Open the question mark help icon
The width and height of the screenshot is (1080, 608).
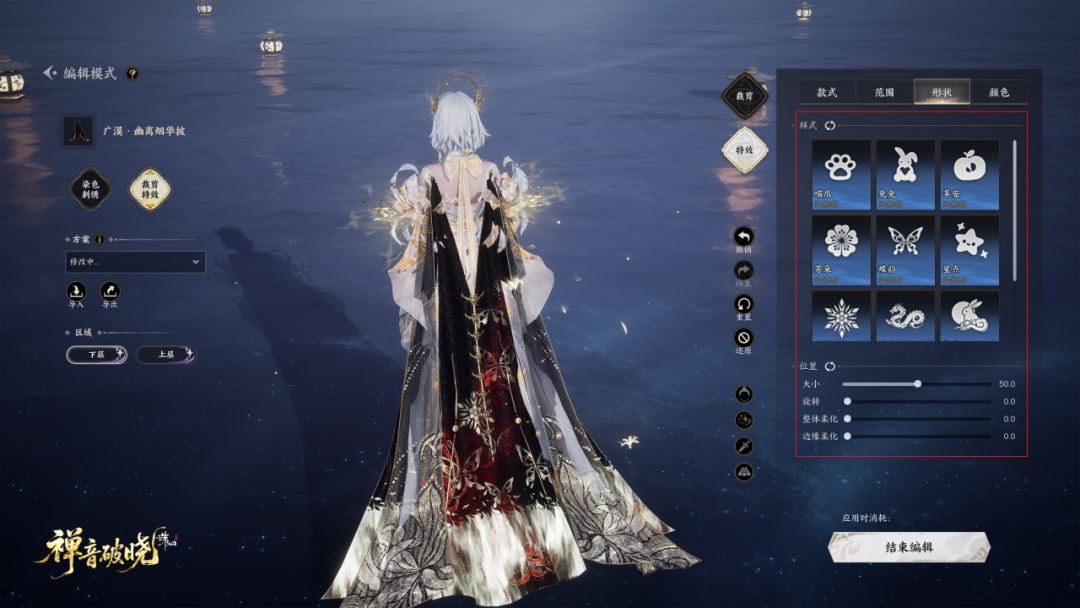coord(132,73)
